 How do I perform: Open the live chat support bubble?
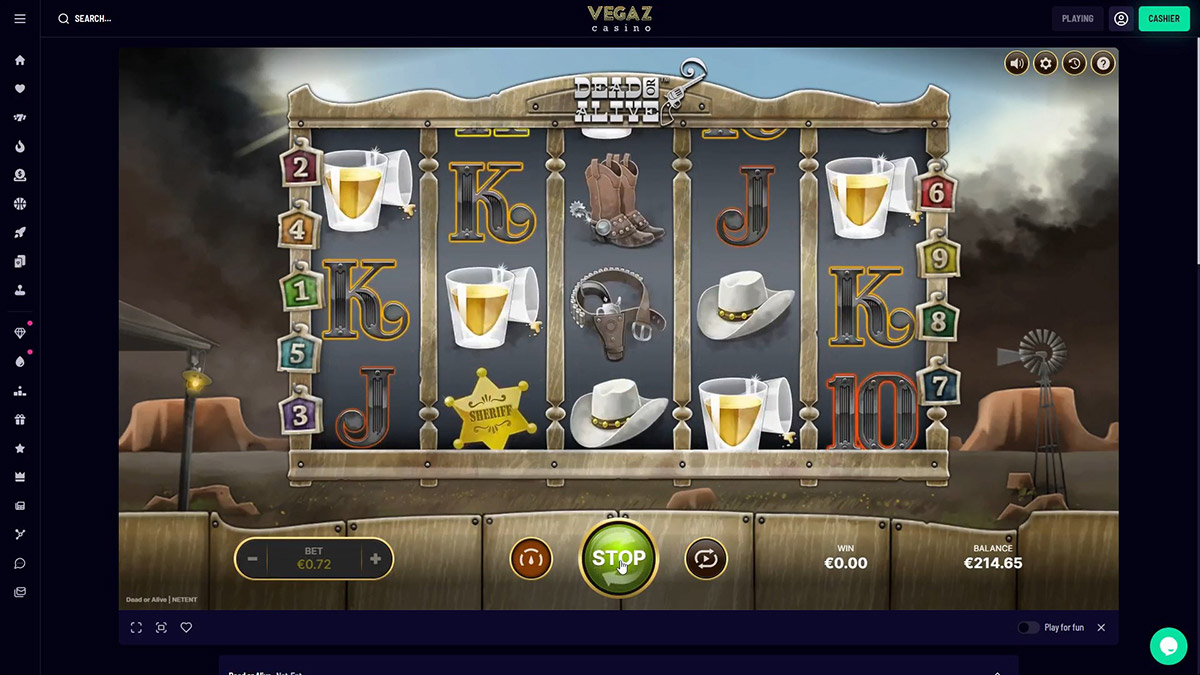[x=1168, y=646]
